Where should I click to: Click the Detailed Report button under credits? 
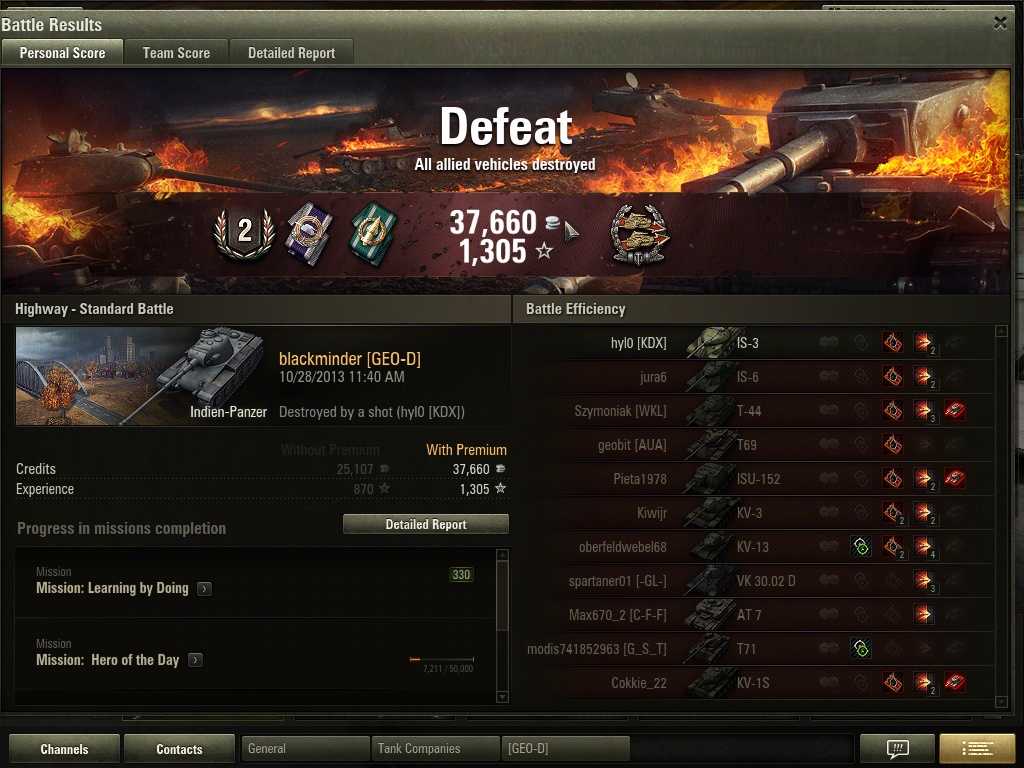click(x=426, y=524)
